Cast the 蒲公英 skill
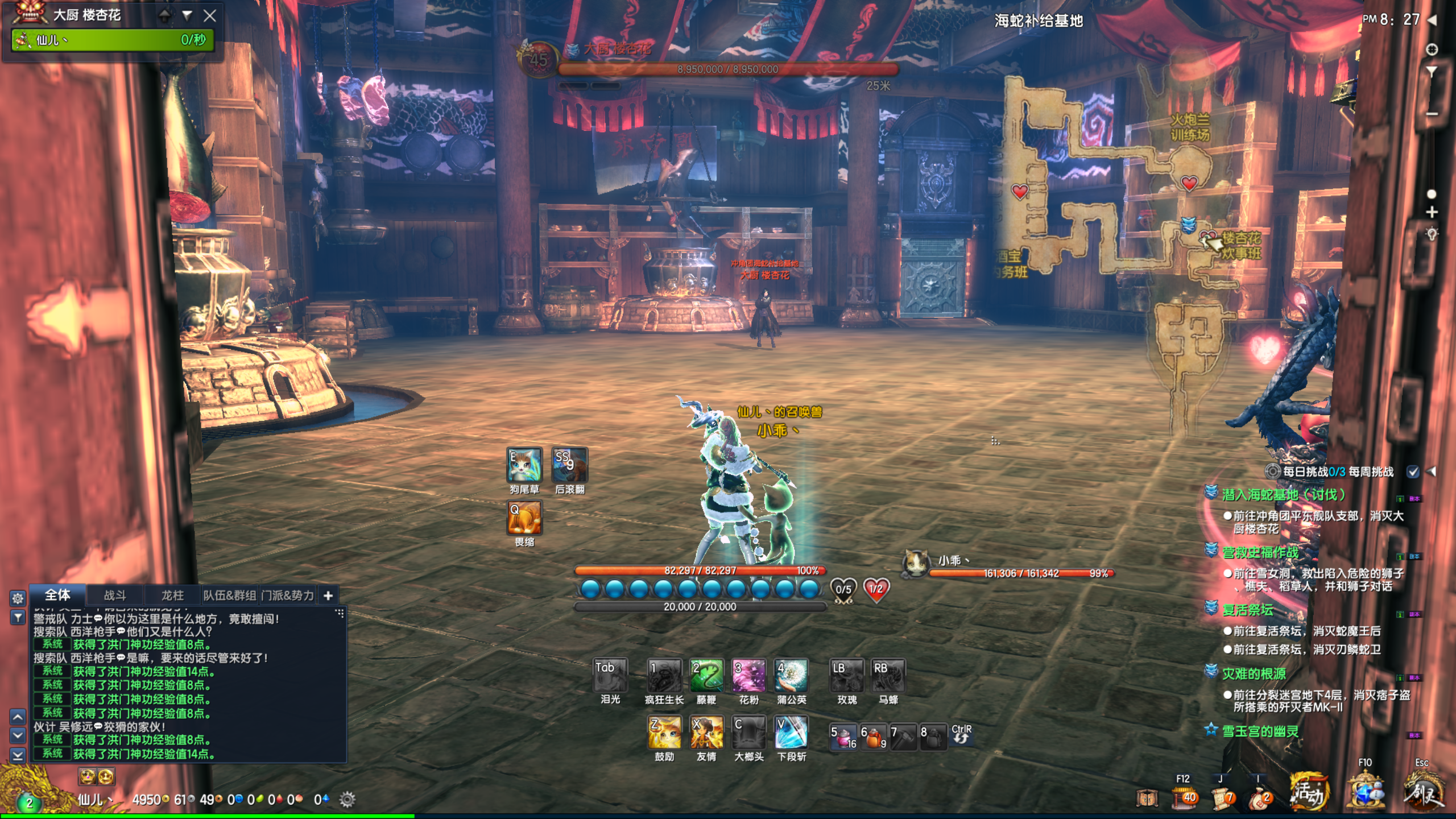The width and height of the screenshot is (1456, 819). click(x=791, y=676)
